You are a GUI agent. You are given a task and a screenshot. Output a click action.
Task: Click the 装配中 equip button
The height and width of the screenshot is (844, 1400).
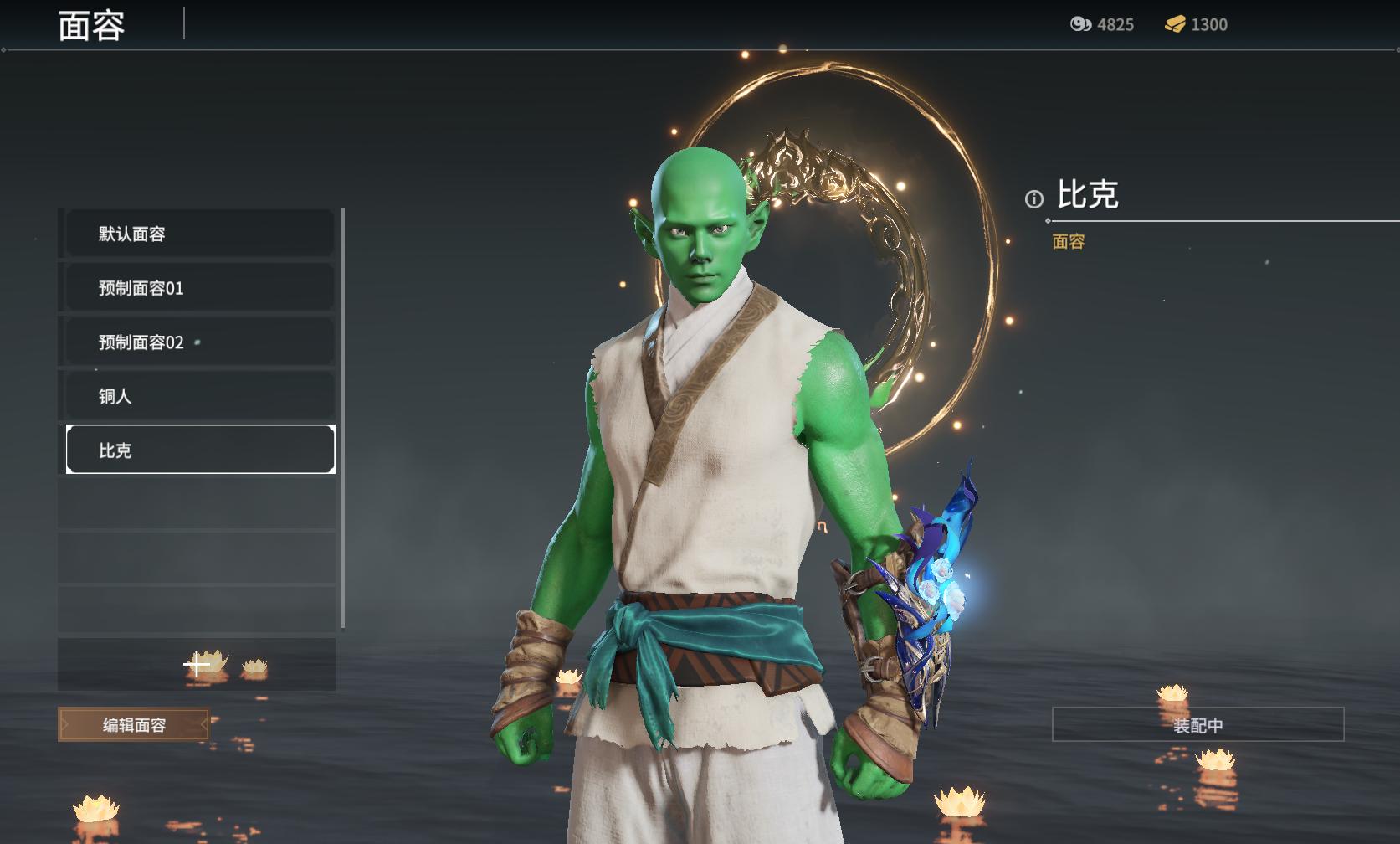tap(1197, 725)
